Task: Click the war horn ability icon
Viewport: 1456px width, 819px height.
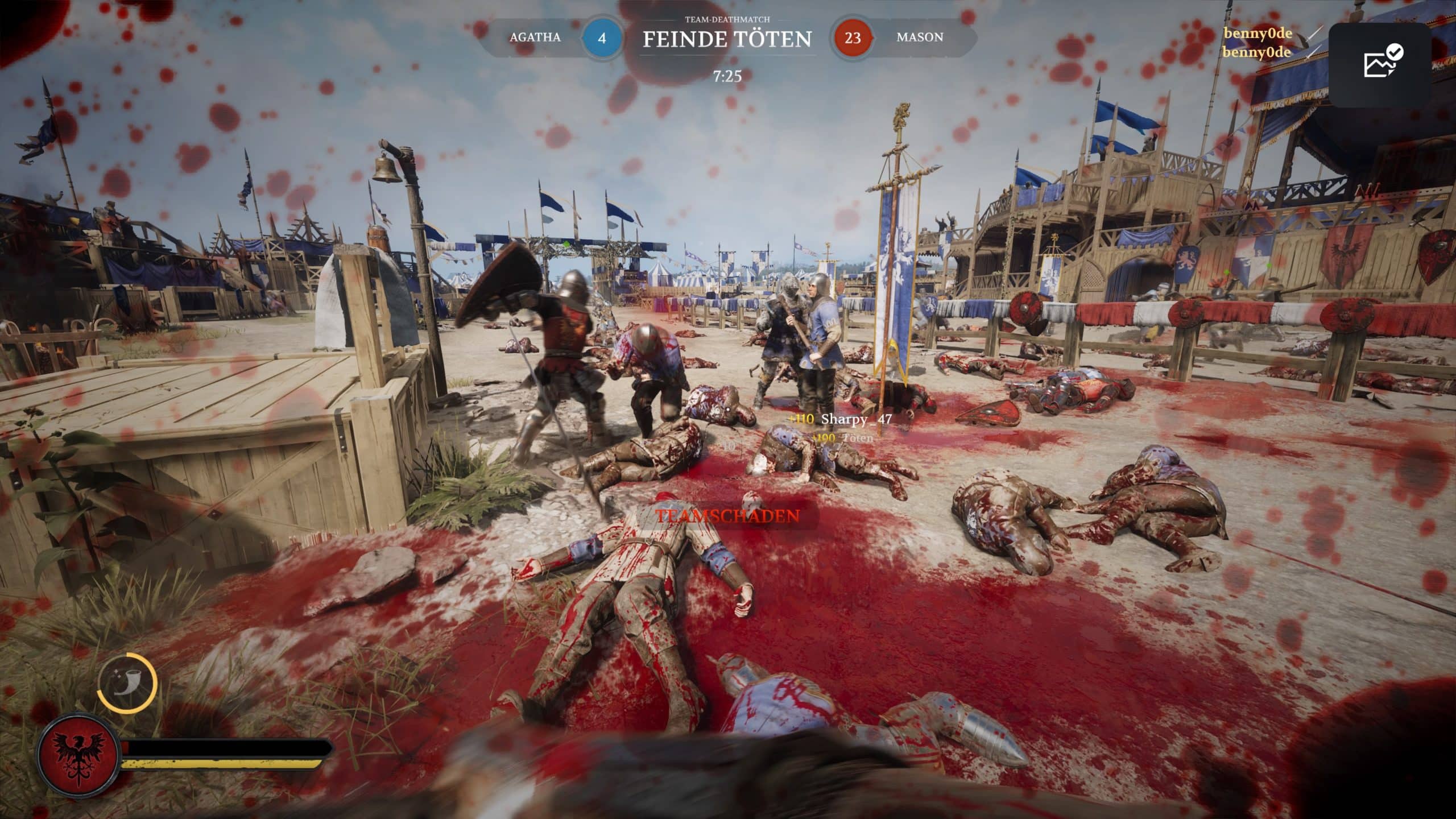Action: 127,683
